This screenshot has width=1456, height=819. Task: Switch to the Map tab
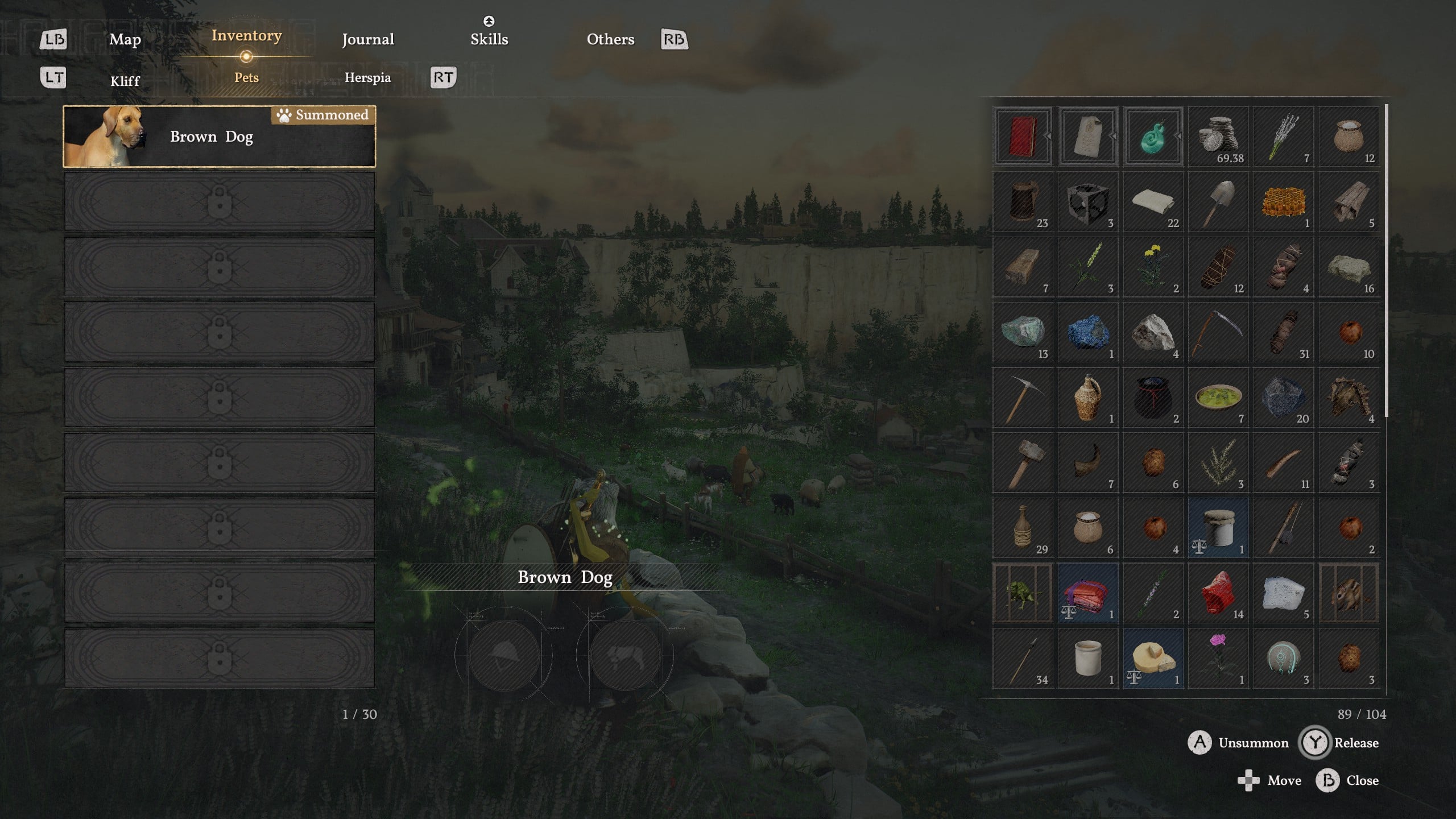point(125,39)
